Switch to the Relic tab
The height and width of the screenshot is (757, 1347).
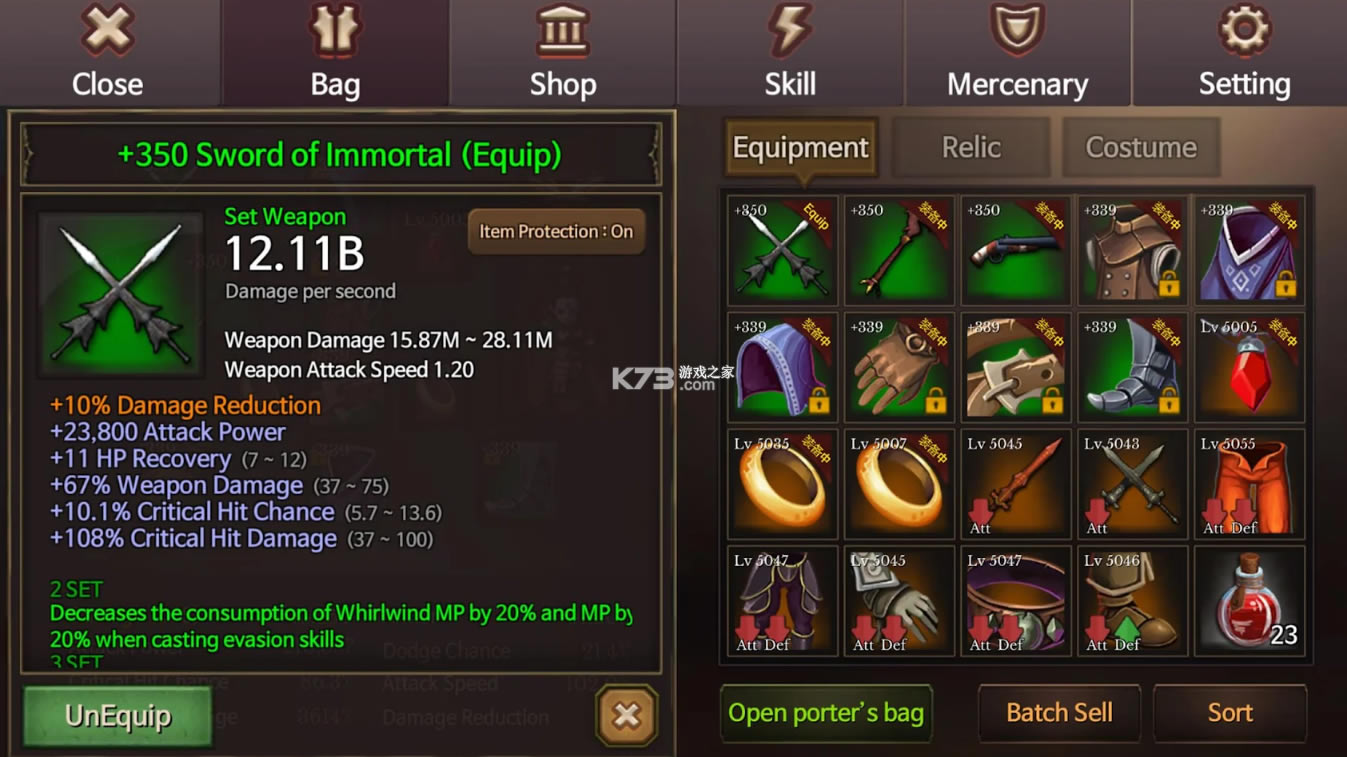pyautogui.click(x=970, y=148)
